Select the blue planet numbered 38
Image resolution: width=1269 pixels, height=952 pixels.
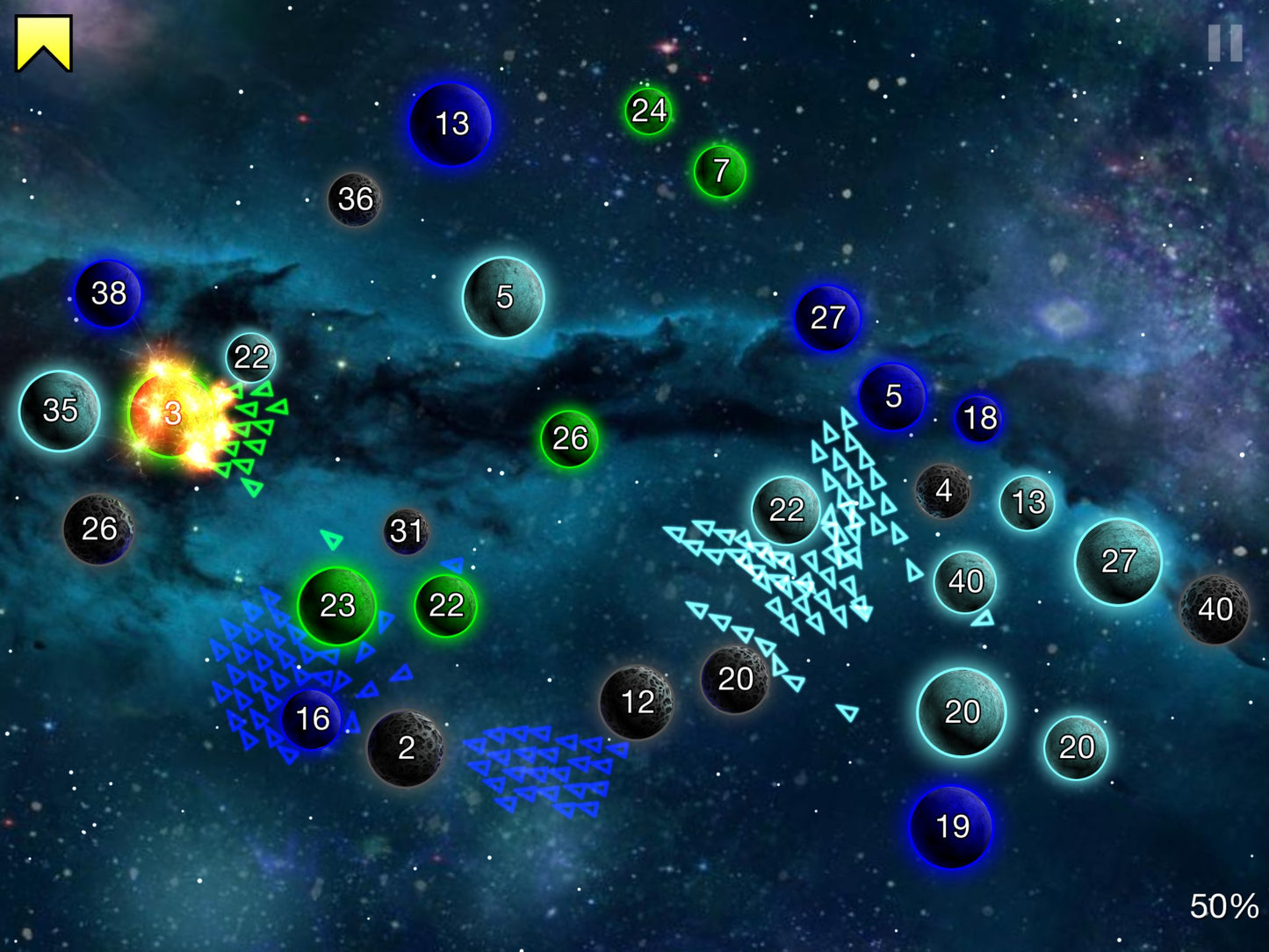[108, 293]
